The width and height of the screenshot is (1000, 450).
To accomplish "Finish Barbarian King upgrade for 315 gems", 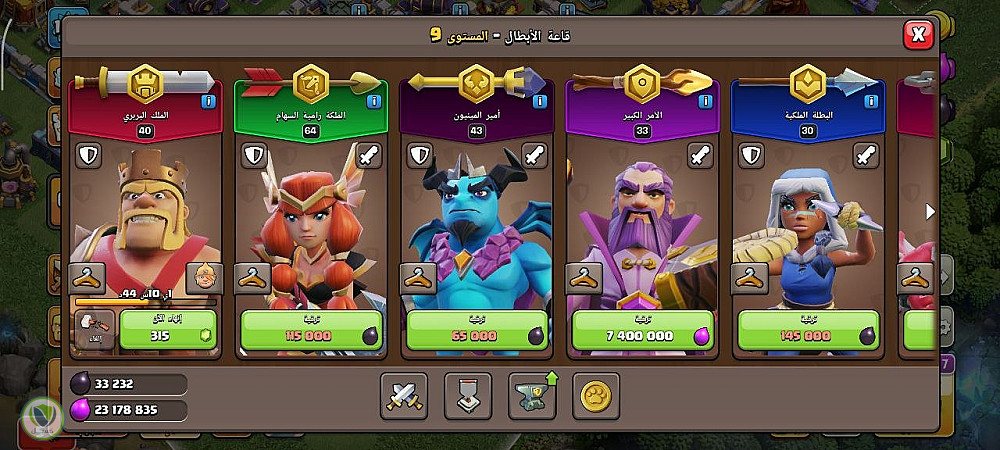I will 168,332.
